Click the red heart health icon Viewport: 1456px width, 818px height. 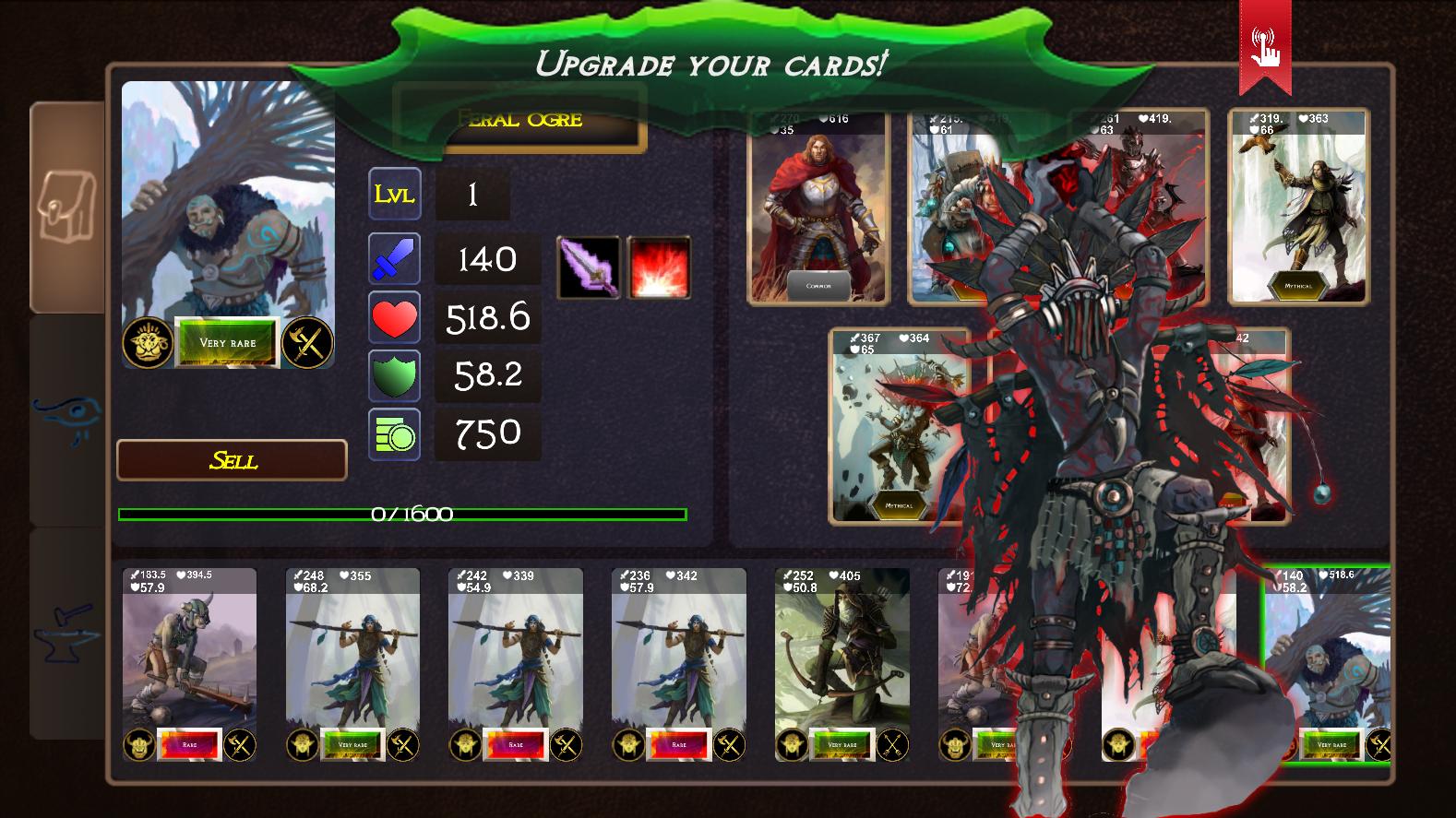pyautogui.click(x=394, y=317)
